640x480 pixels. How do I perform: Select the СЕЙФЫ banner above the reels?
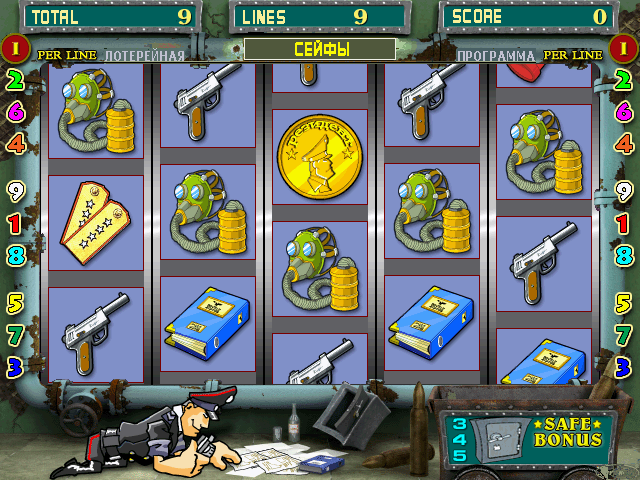320,49
